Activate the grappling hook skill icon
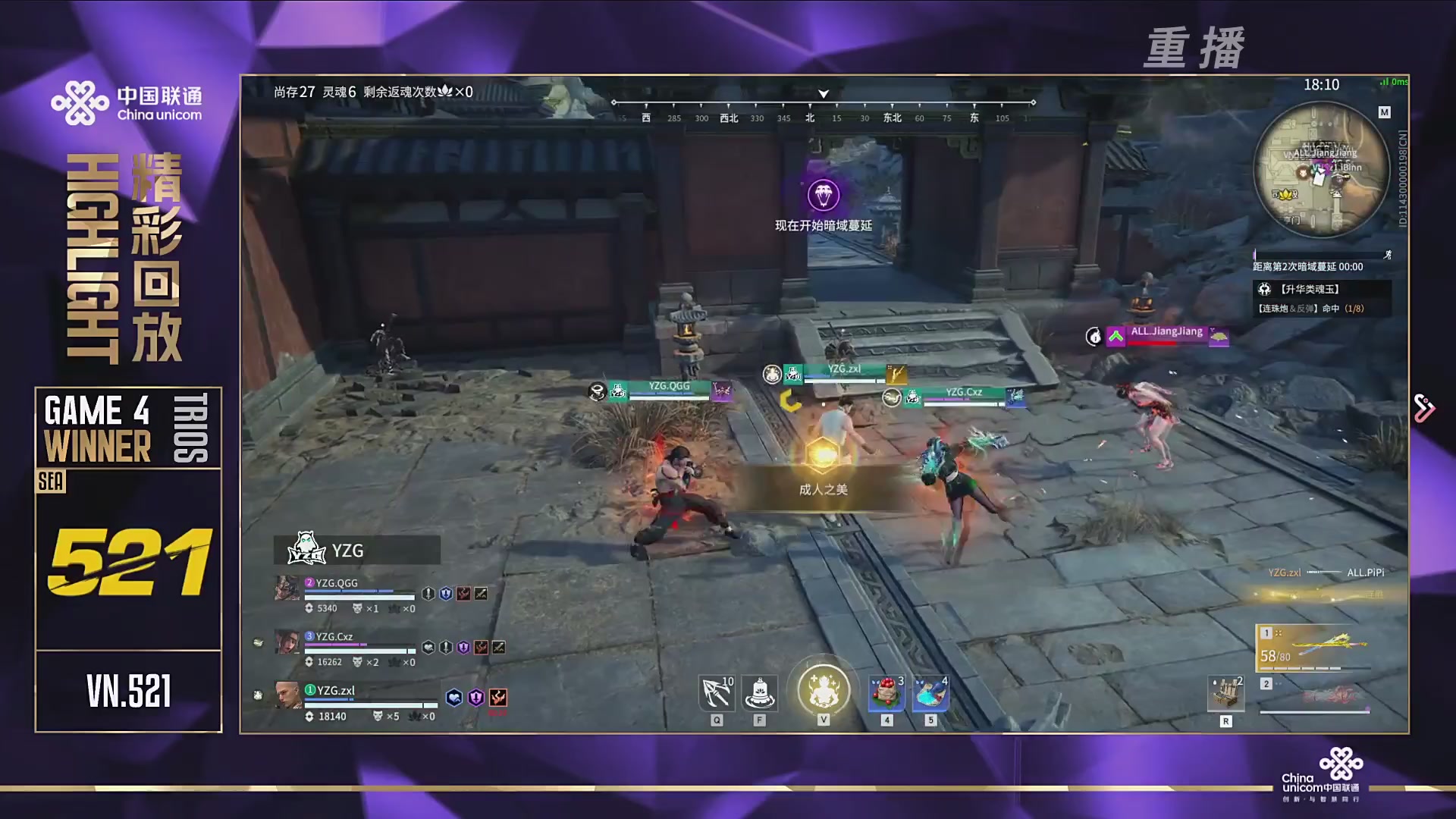The width and height of the screenshot is (1456, 819). (x=716, y=692)
